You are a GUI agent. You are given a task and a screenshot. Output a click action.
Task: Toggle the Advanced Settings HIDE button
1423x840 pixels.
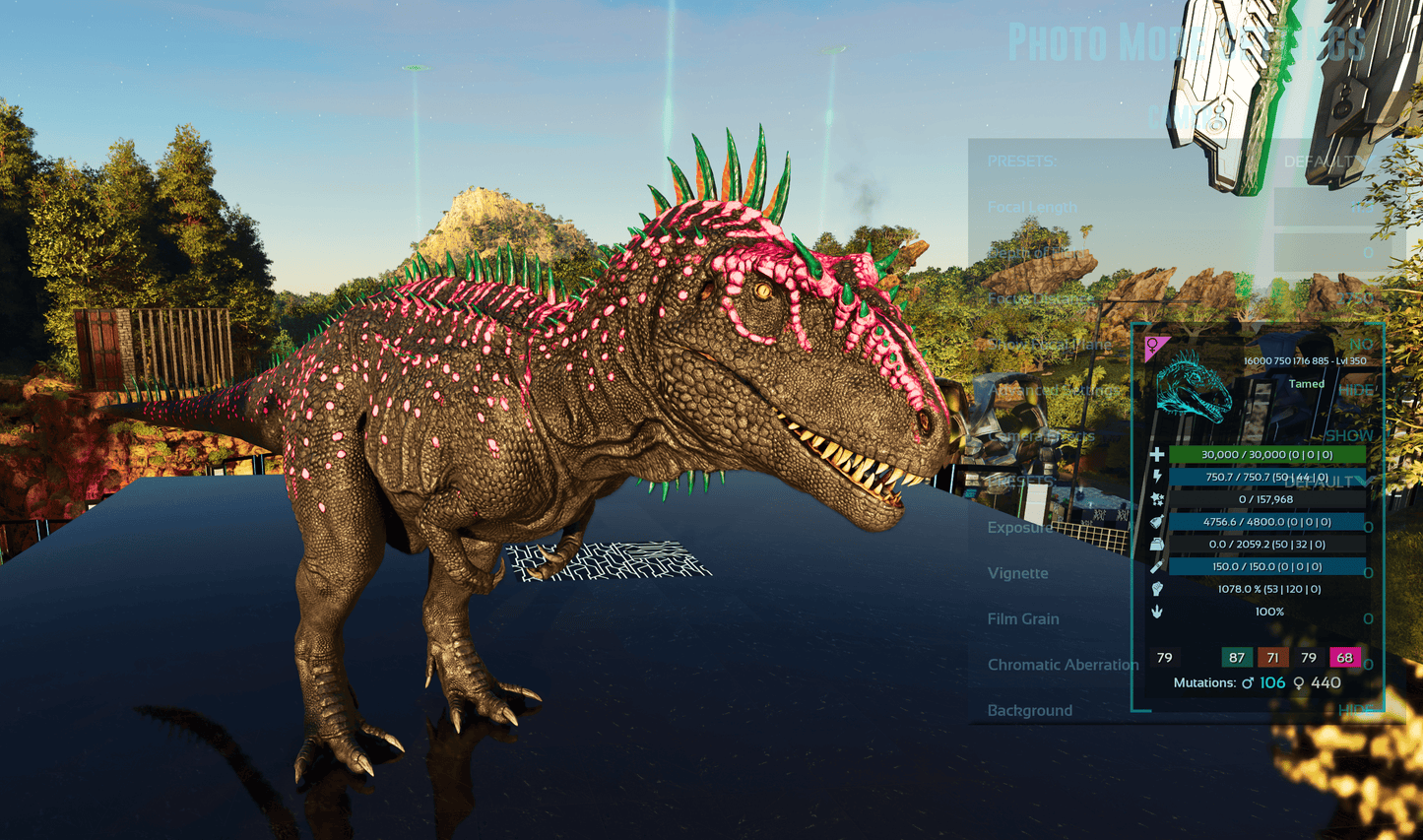coord(1356,390)
